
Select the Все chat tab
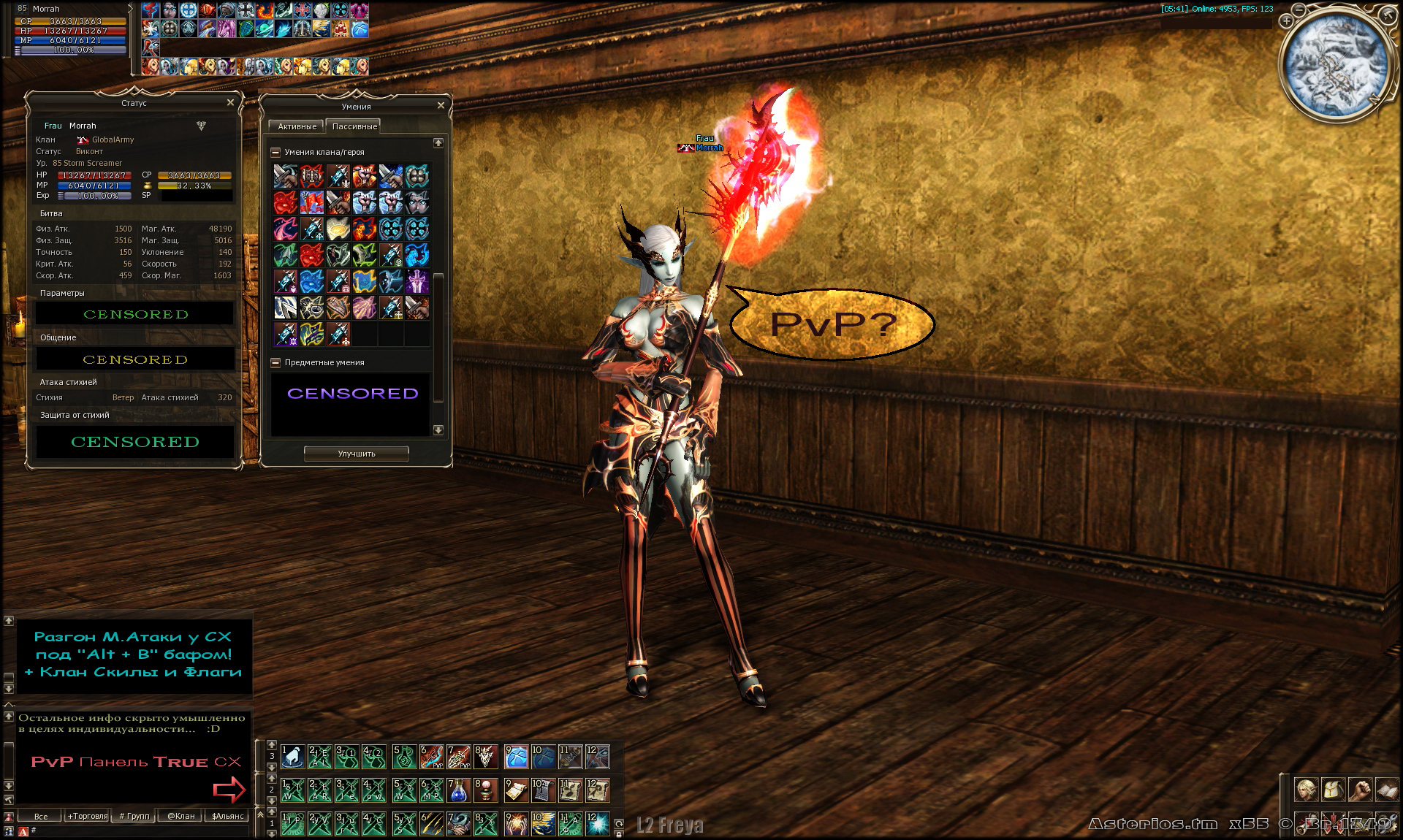(x=41, y=816)
